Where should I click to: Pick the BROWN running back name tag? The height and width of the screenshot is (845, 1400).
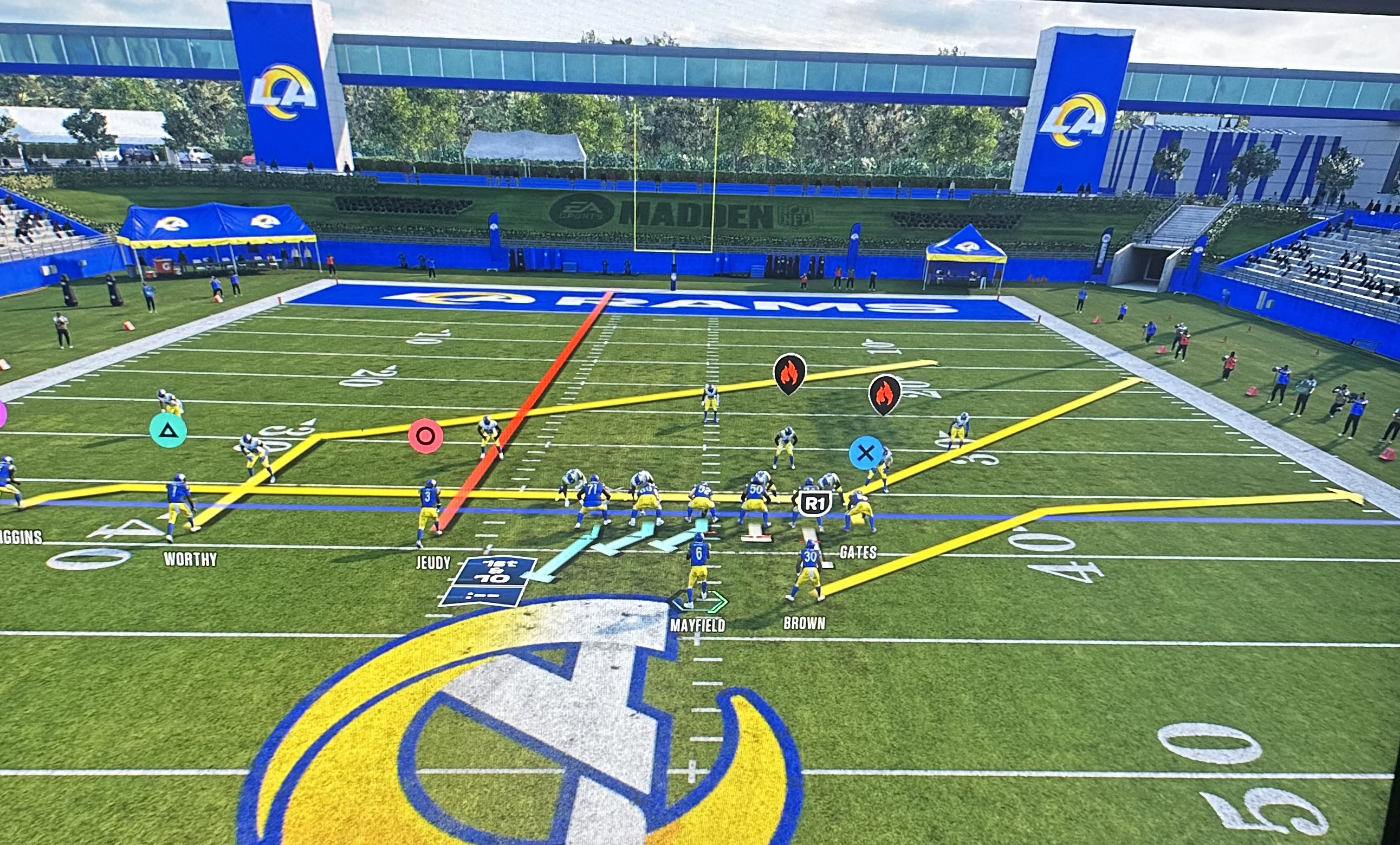click(x=804, y=623)
